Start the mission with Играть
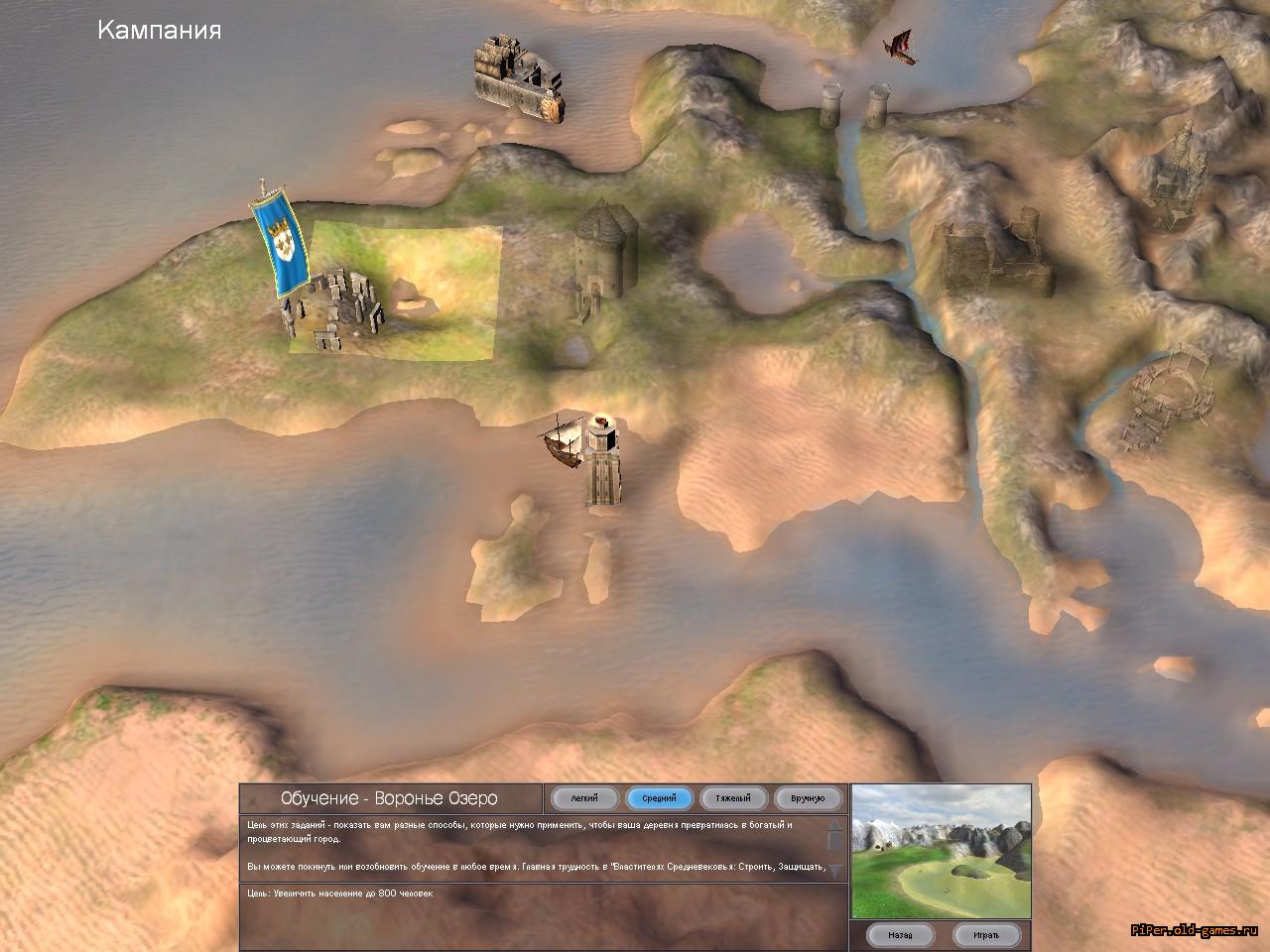The width and height of the screenshot is (1270, 952). [985, 934]
